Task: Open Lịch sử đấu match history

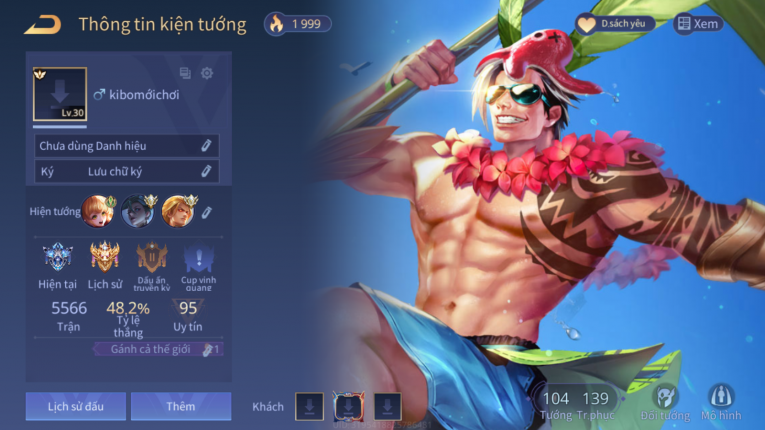Action: [75, 406]
